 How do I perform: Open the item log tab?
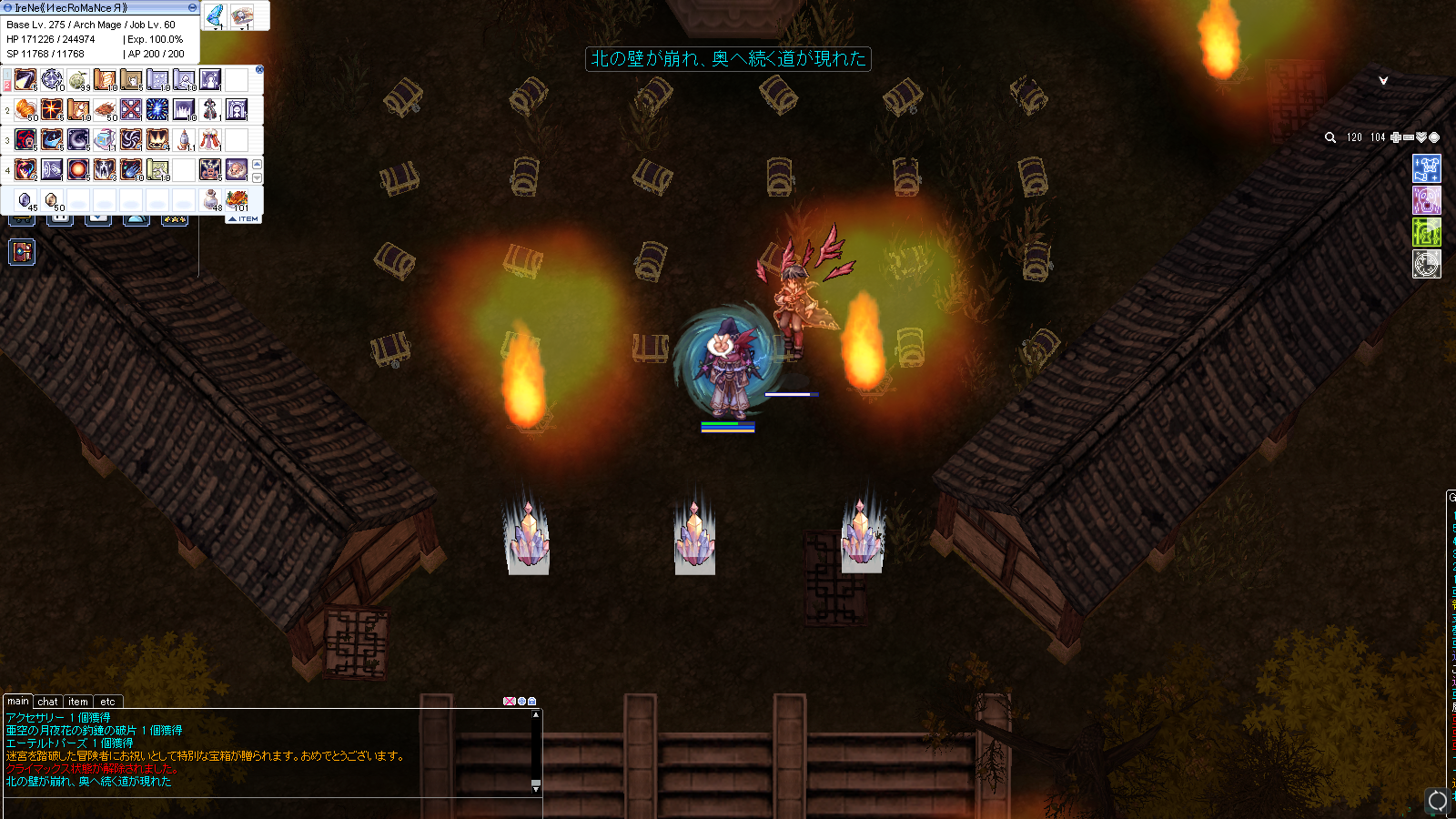point(78,702)
